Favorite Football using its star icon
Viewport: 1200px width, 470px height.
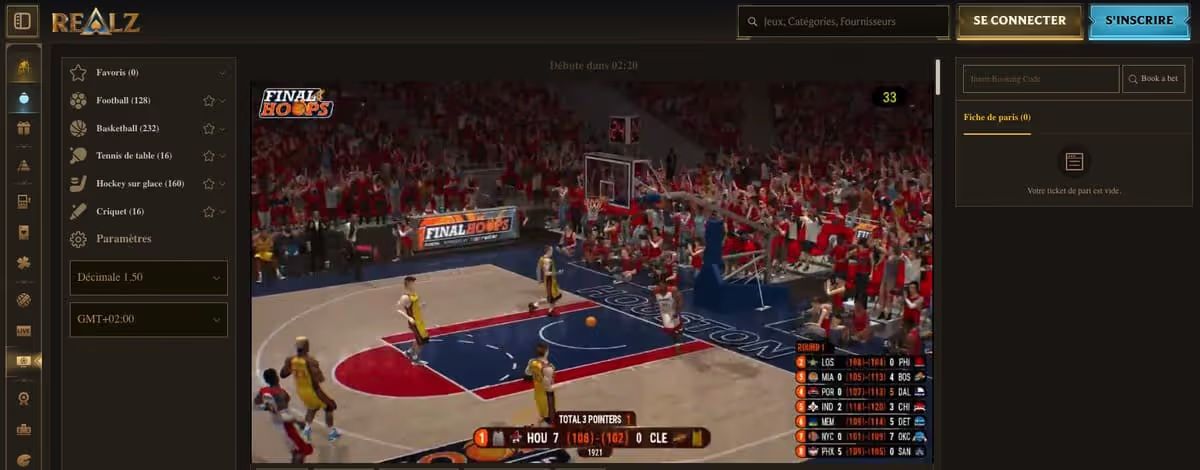(x=209, y=101)
